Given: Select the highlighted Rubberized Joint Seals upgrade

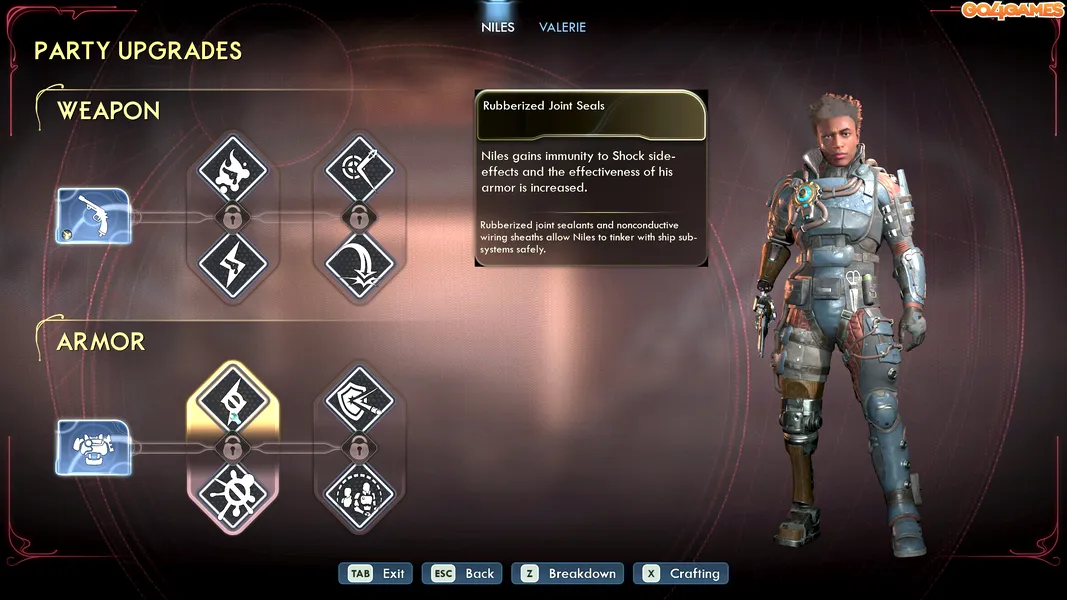Looking at the screenshot, I should [x=233, y=400].
